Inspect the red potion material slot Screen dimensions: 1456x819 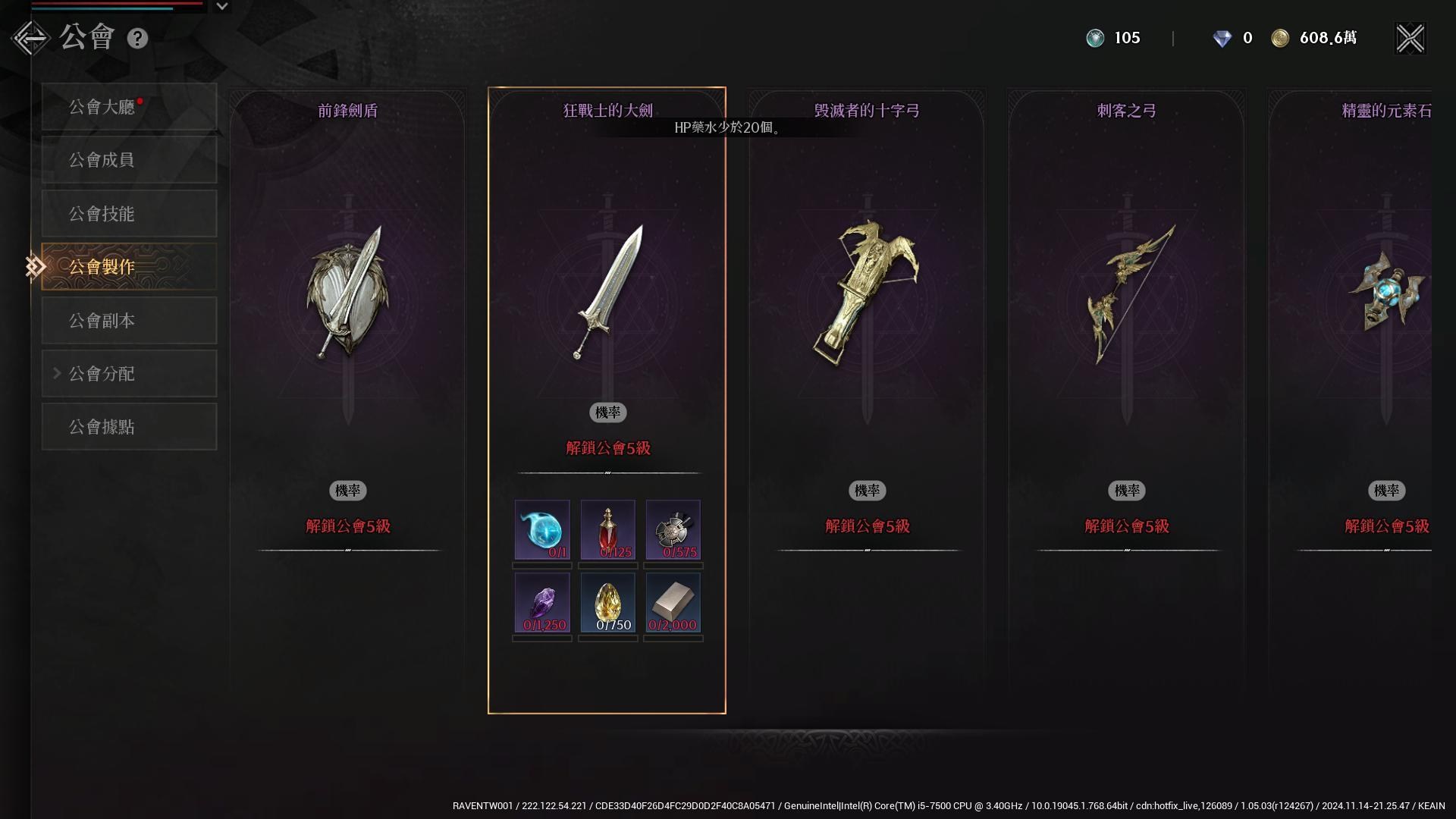(x=607, y=530)
